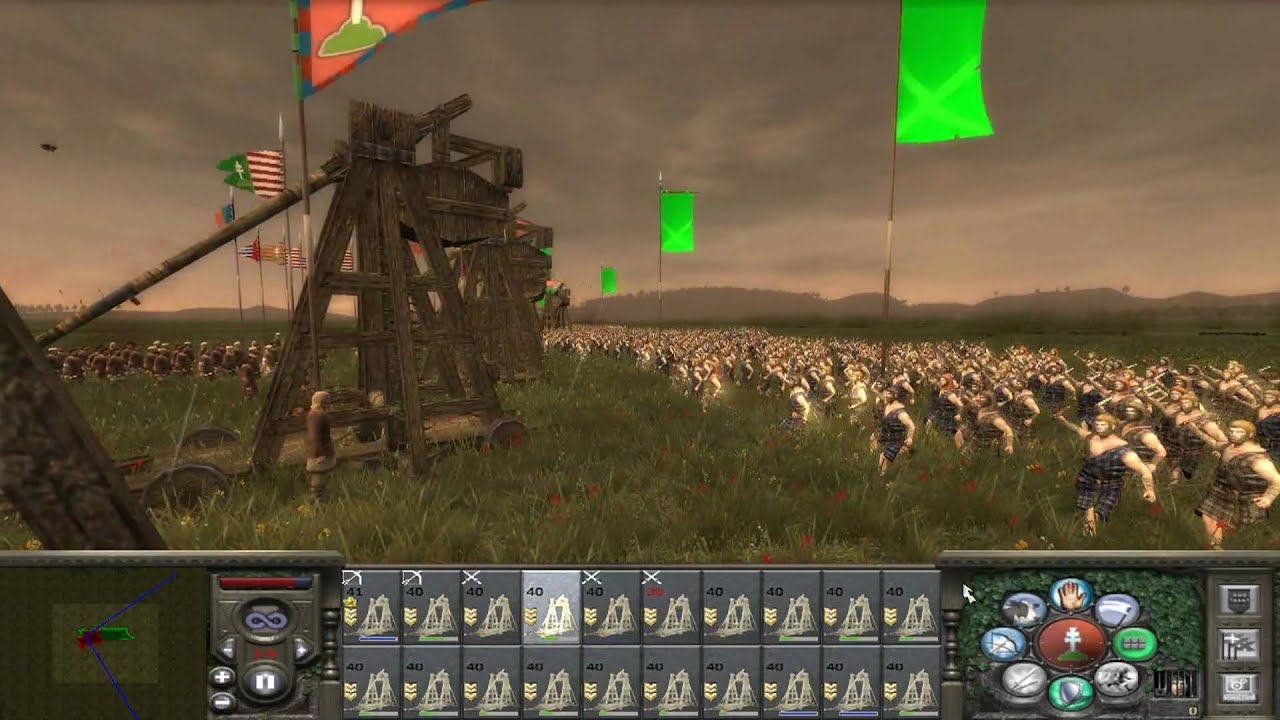Zoom in the minimap with plus button
The width and height of the screenshot is (1280, 720).
pos(222,677)
